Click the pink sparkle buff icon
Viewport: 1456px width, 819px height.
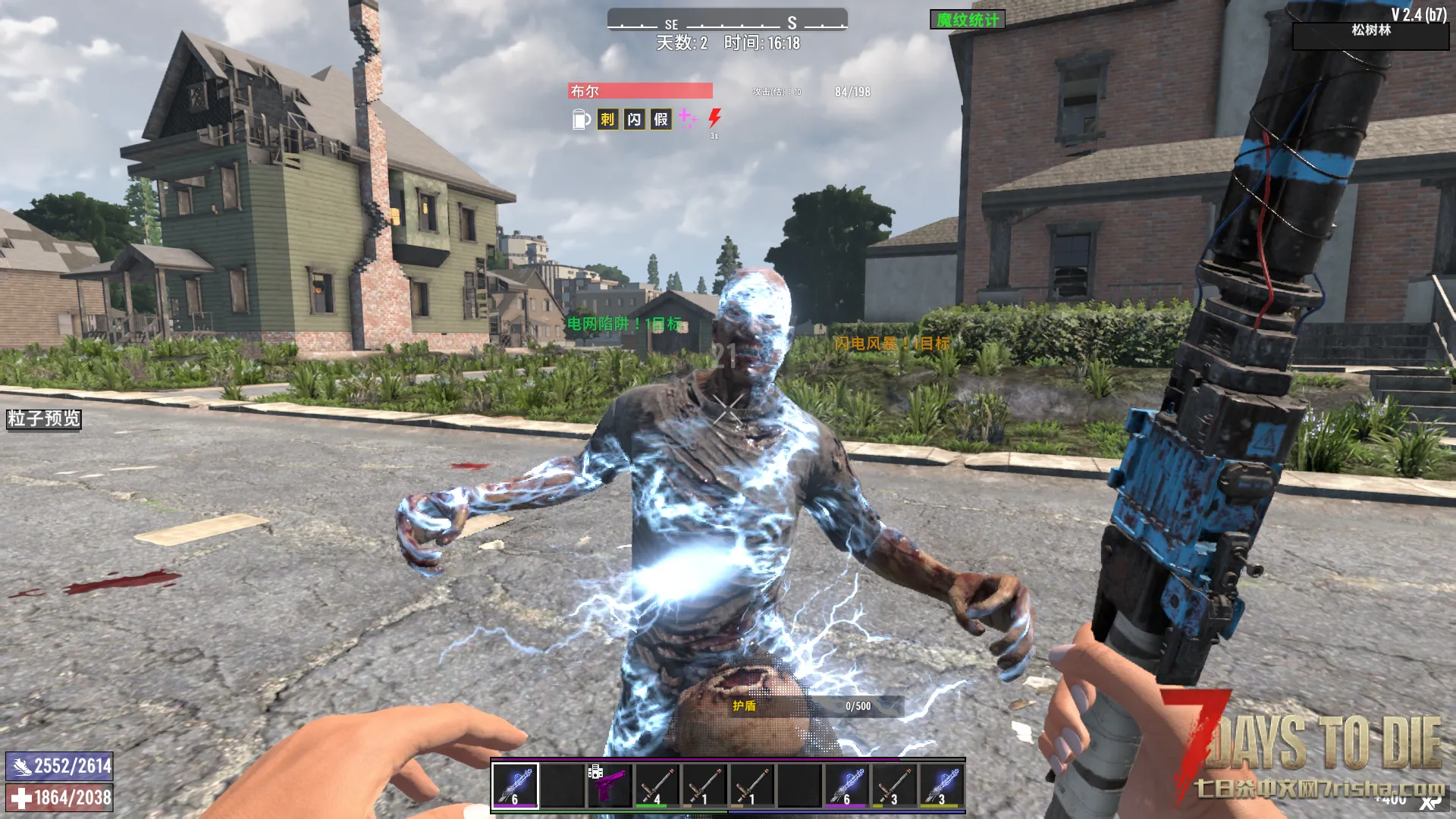(687, 118)
